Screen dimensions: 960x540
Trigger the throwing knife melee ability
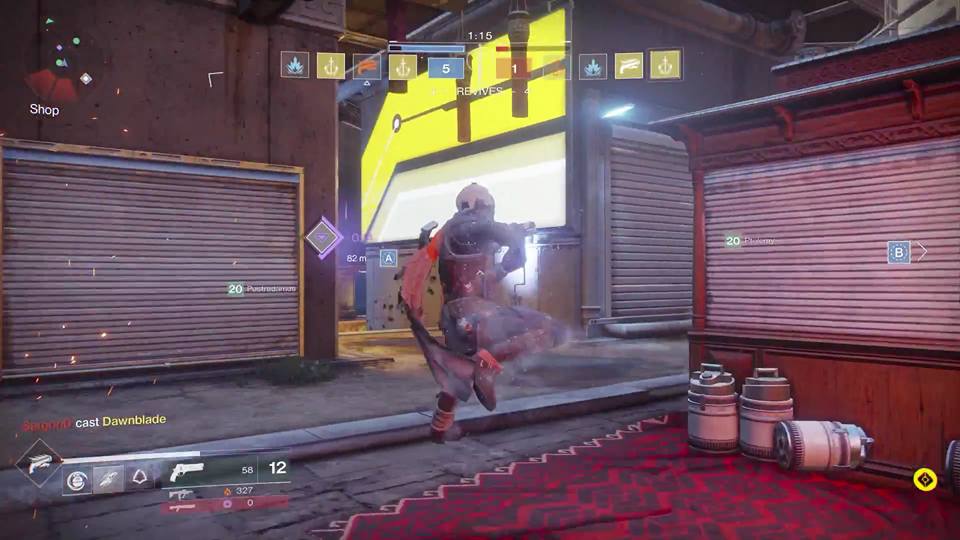coord(109,479)
